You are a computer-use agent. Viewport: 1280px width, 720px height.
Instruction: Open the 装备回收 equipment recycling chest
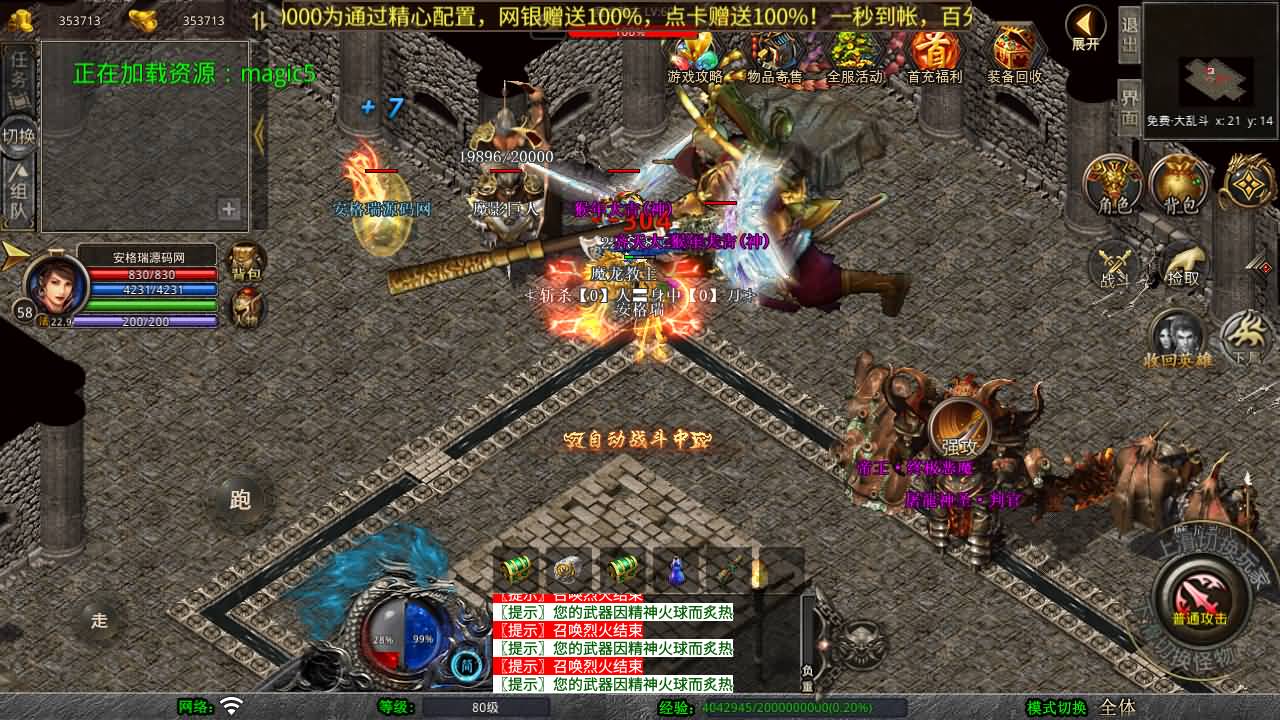click(1014, 55)
